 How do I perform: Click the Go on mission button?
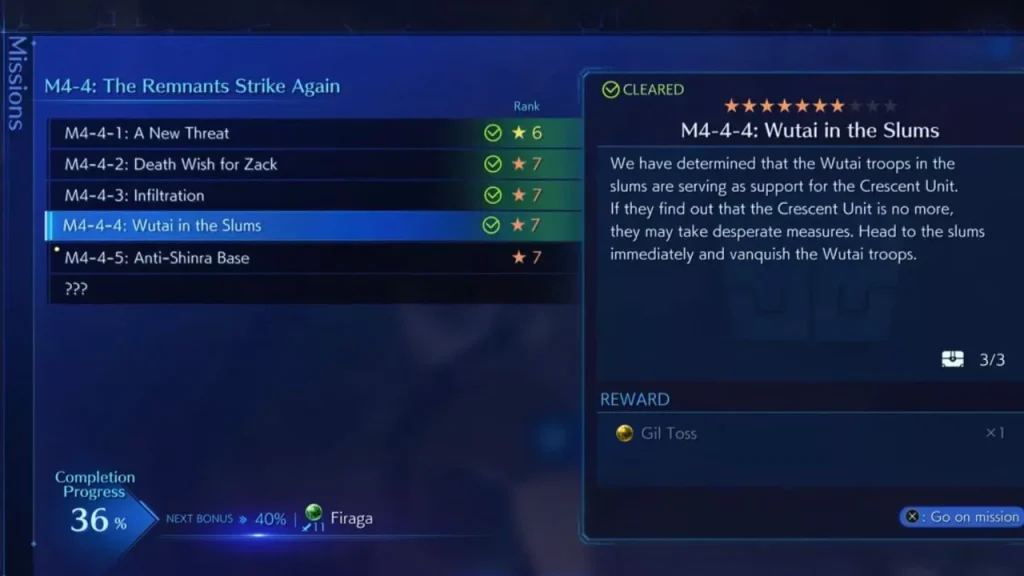pyautogui.click(x=962, y=517)
